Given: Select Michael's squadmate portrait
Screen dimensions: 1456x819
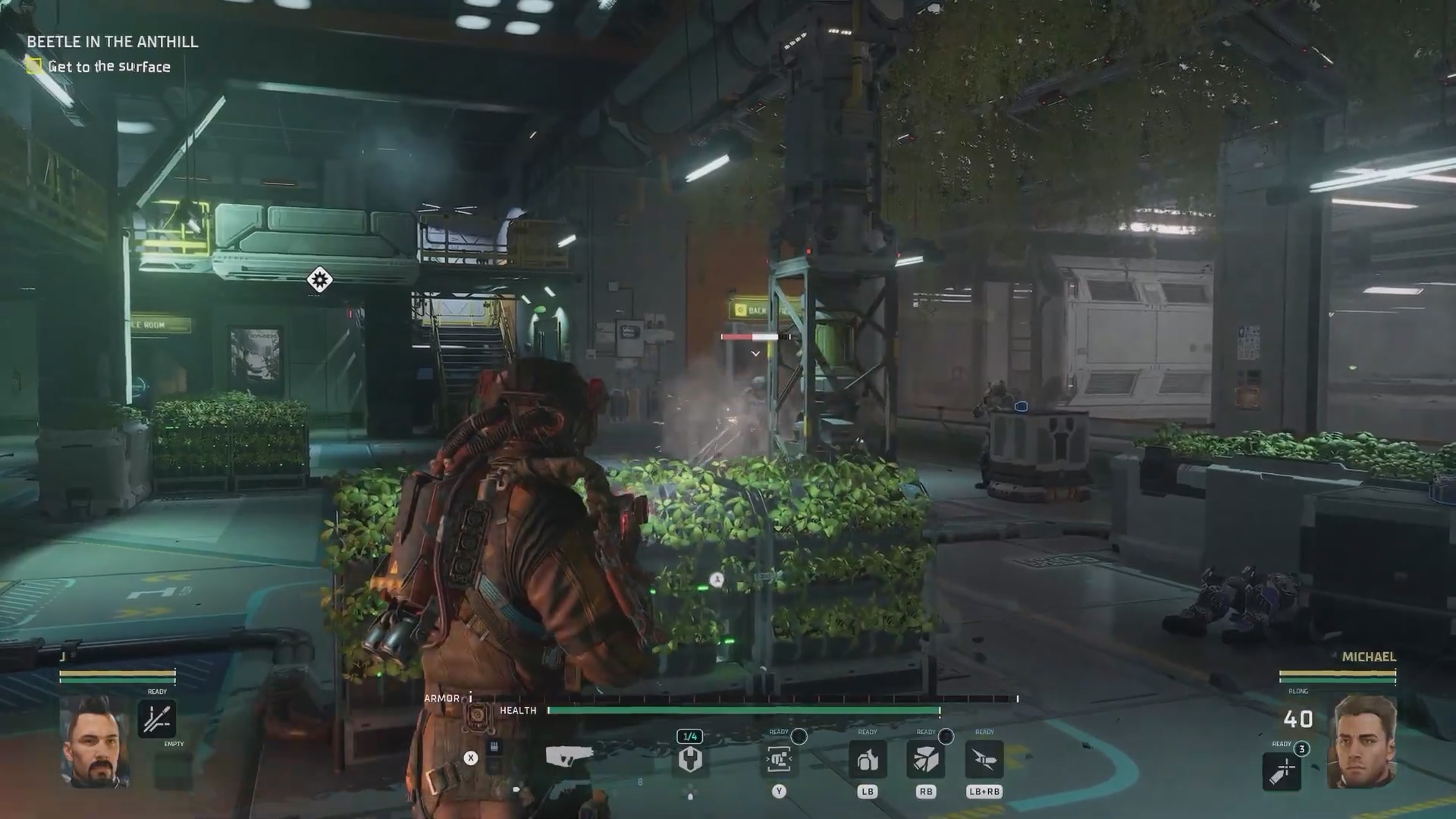Looking at the screenshot, I should coord(1362,741).
